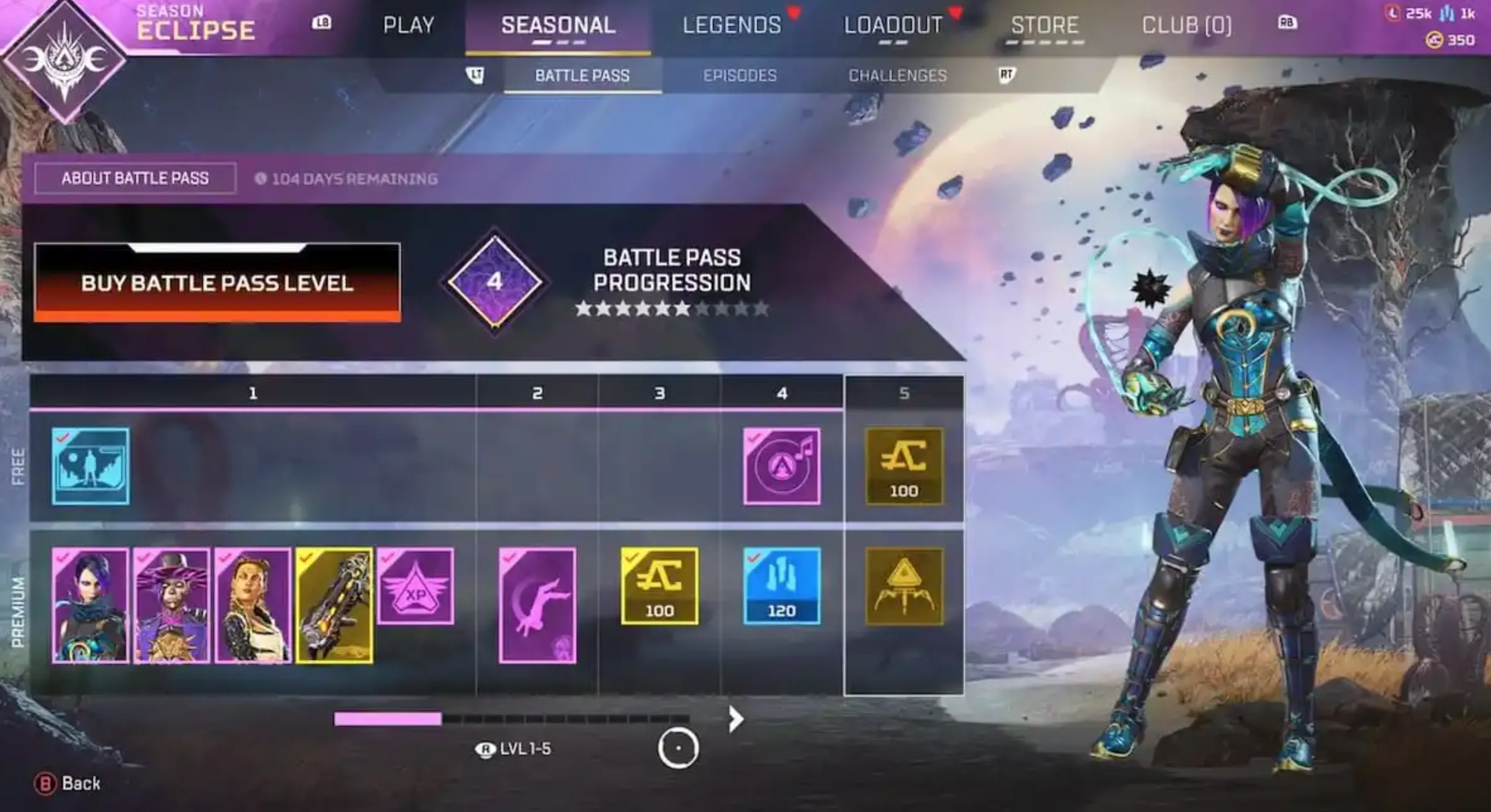Select the music pack reward on level 4 free track

[x=782, y=467]
